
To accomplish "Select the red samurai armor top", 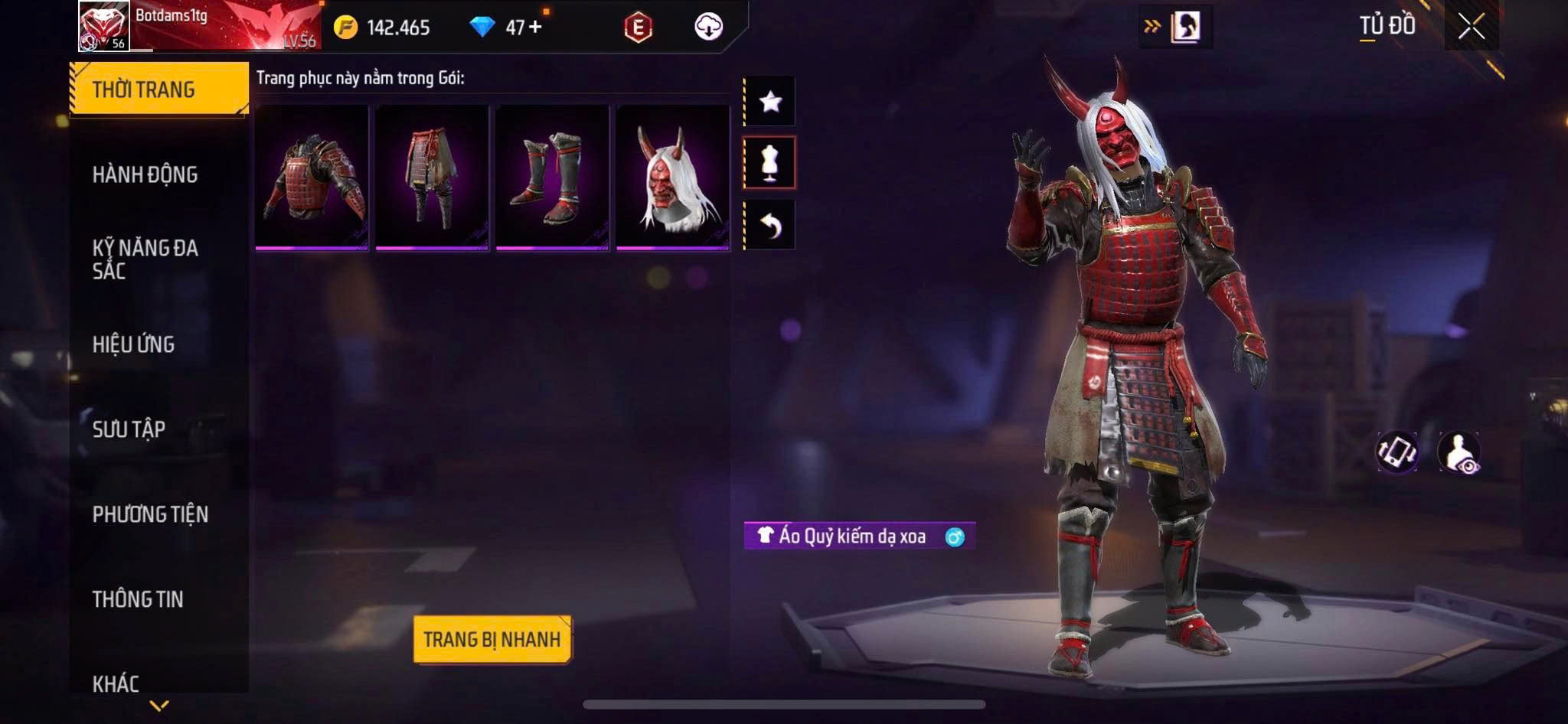I will (312, 178).
